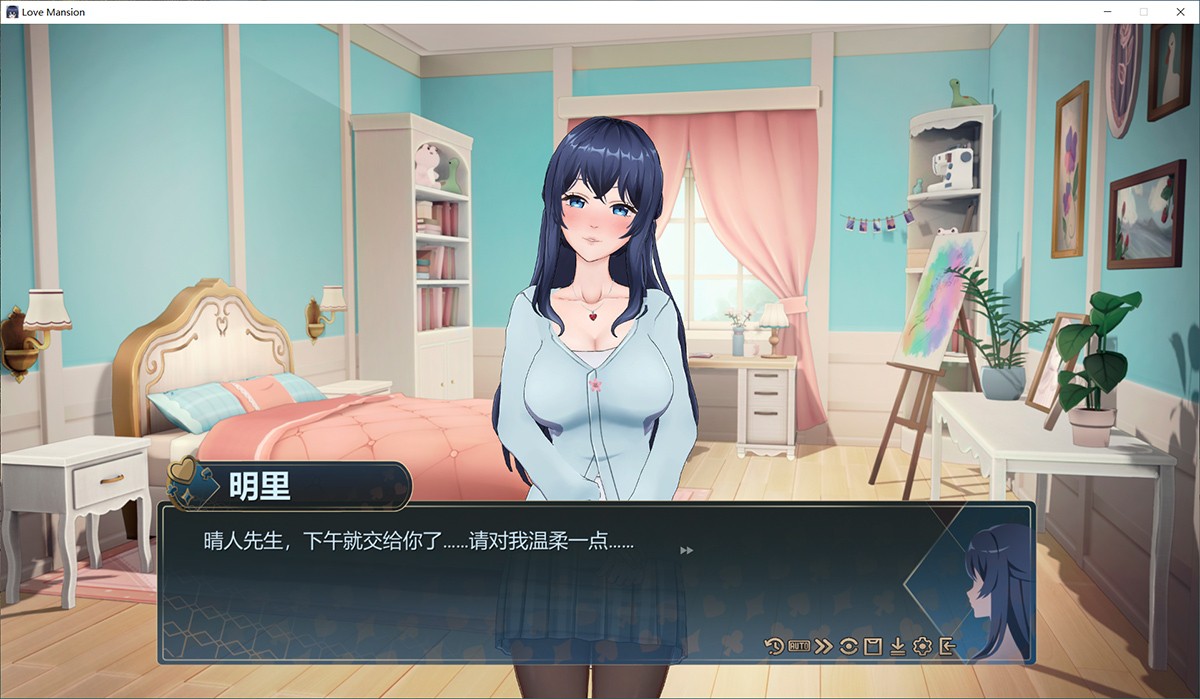This screenshot has height=699, width=1200.
Task: Open the dialogue history log
Action: coord(774,646)
